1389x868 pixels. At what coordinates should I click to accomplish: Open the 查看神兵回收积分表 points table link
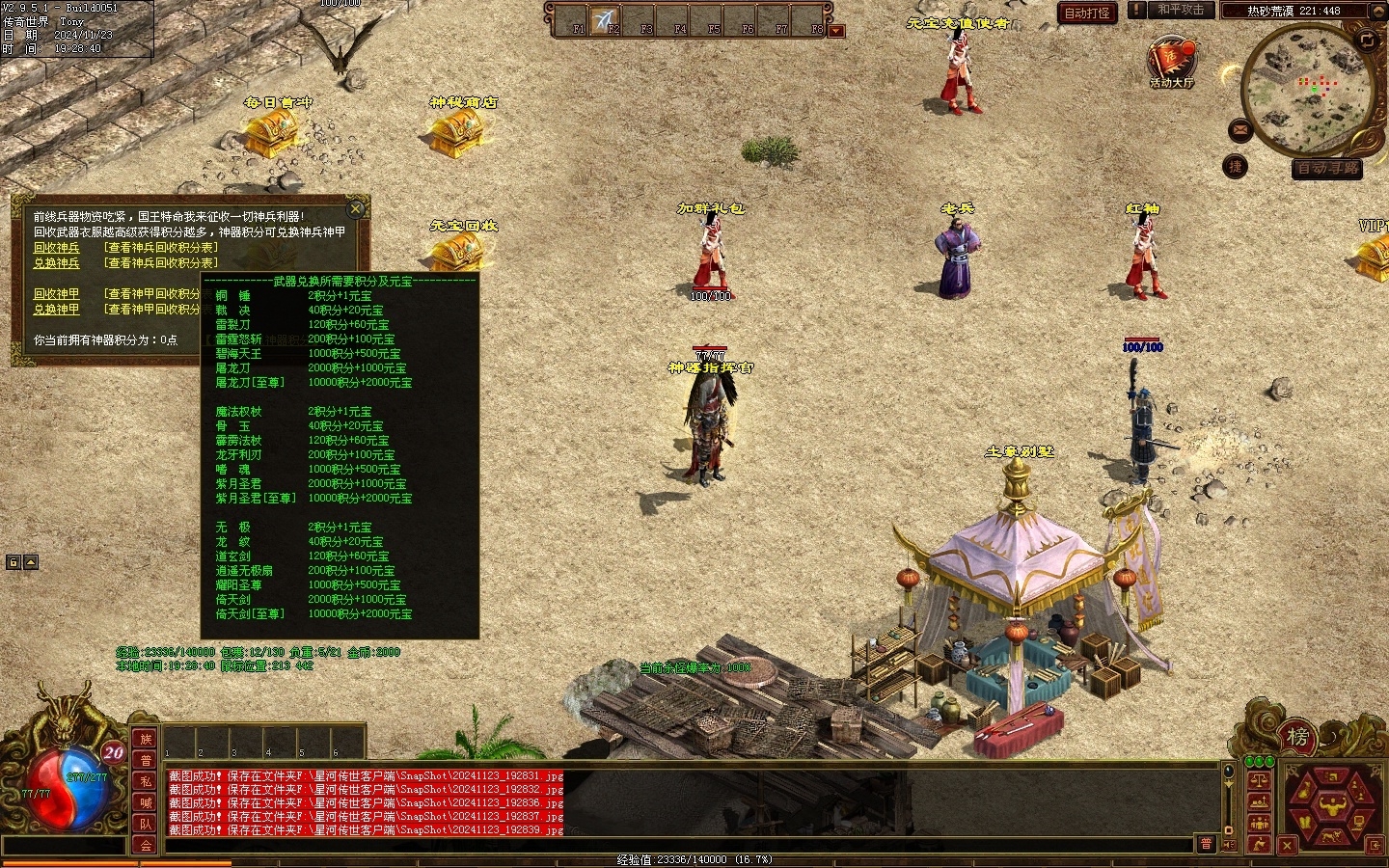click(161, 248)
